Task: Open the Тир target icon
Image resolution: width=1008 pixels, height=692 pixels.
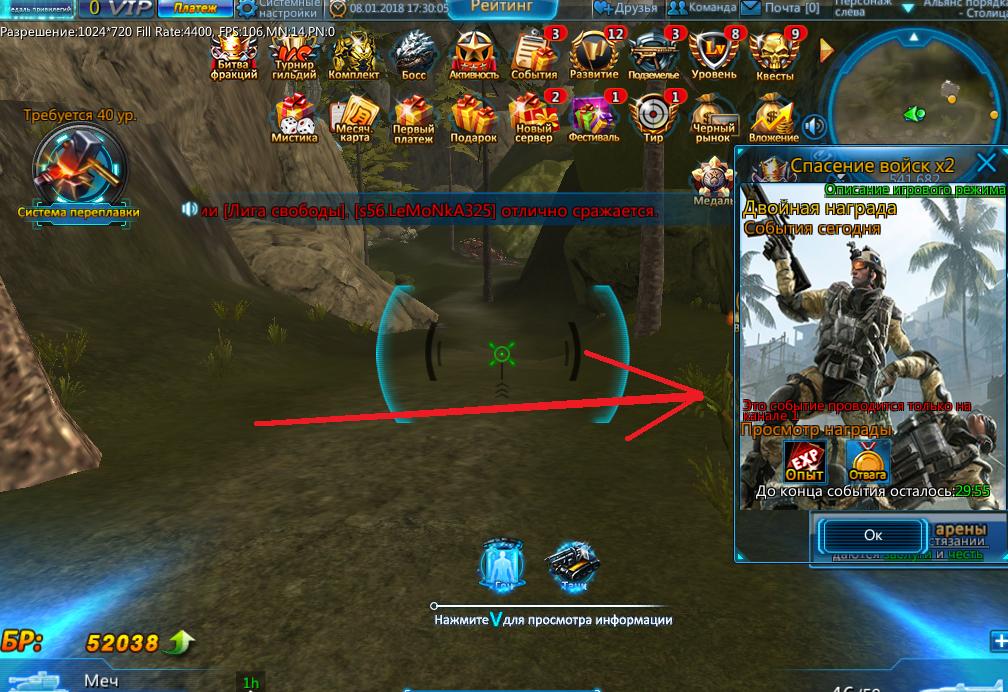Action: pos(654,119)
